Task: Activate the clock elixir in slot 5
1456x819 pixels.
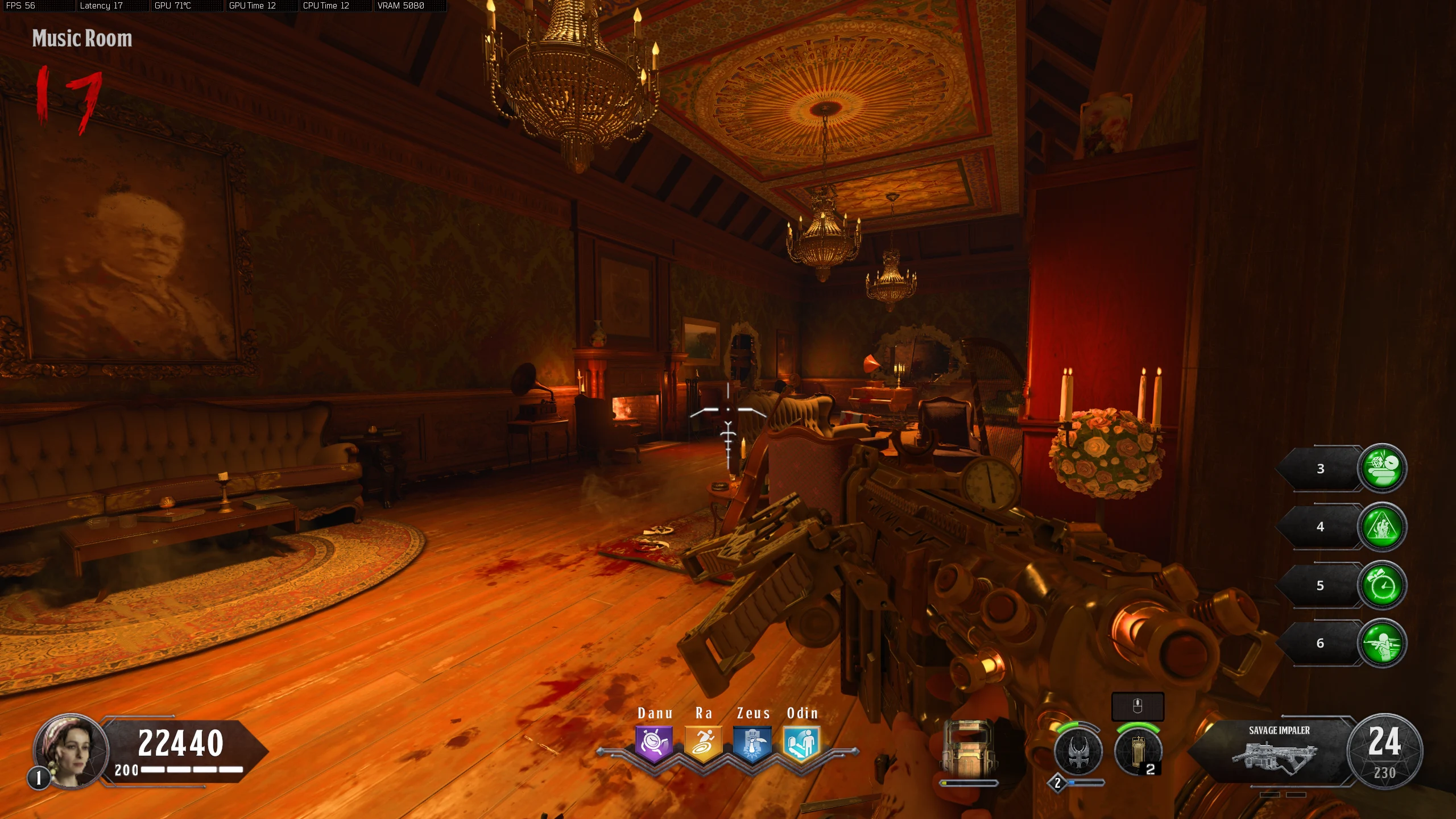Action: coord(1381,585)
